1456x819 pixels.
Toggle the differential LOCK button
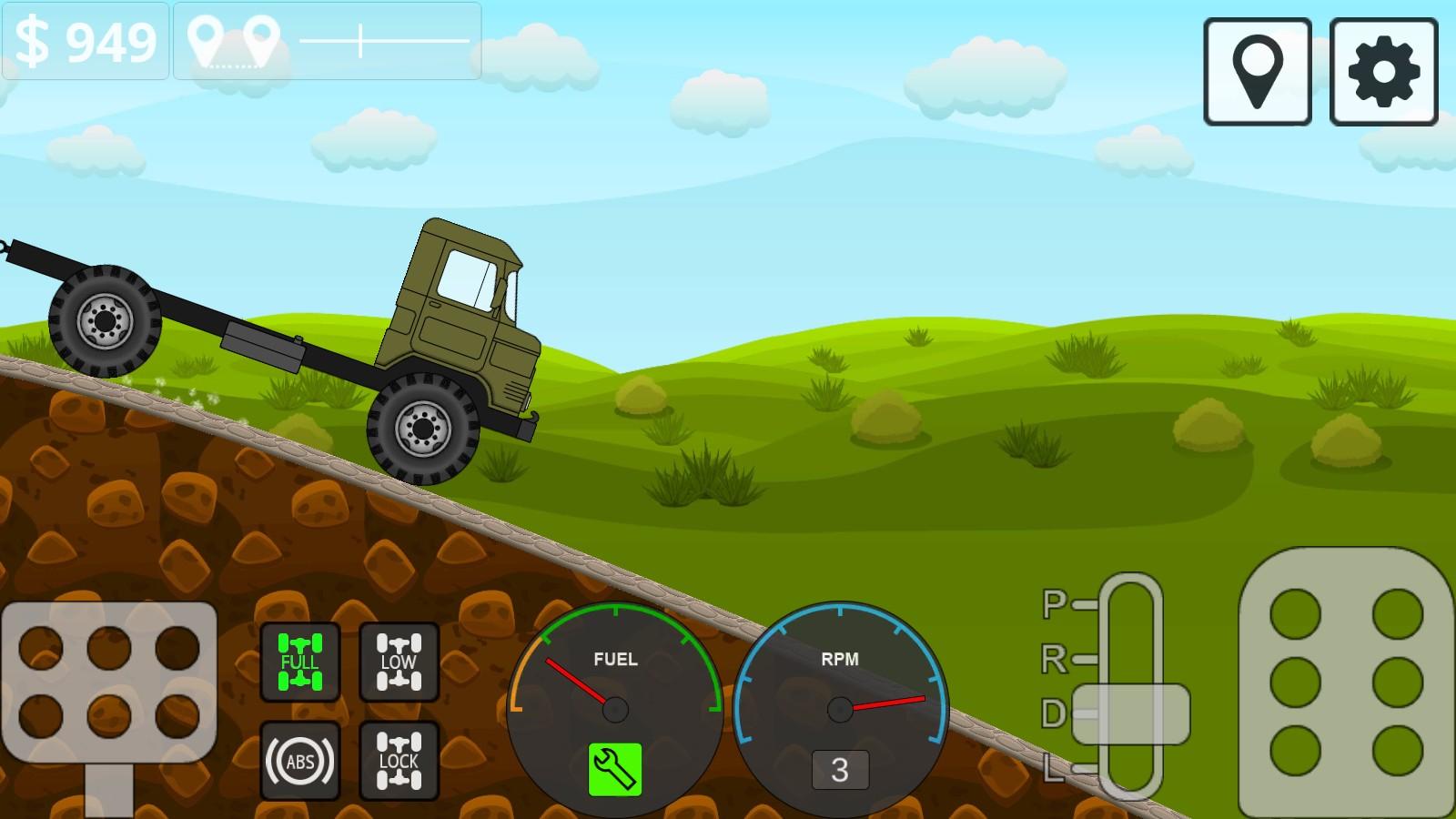pyautogui.click(x=399, y=761)
